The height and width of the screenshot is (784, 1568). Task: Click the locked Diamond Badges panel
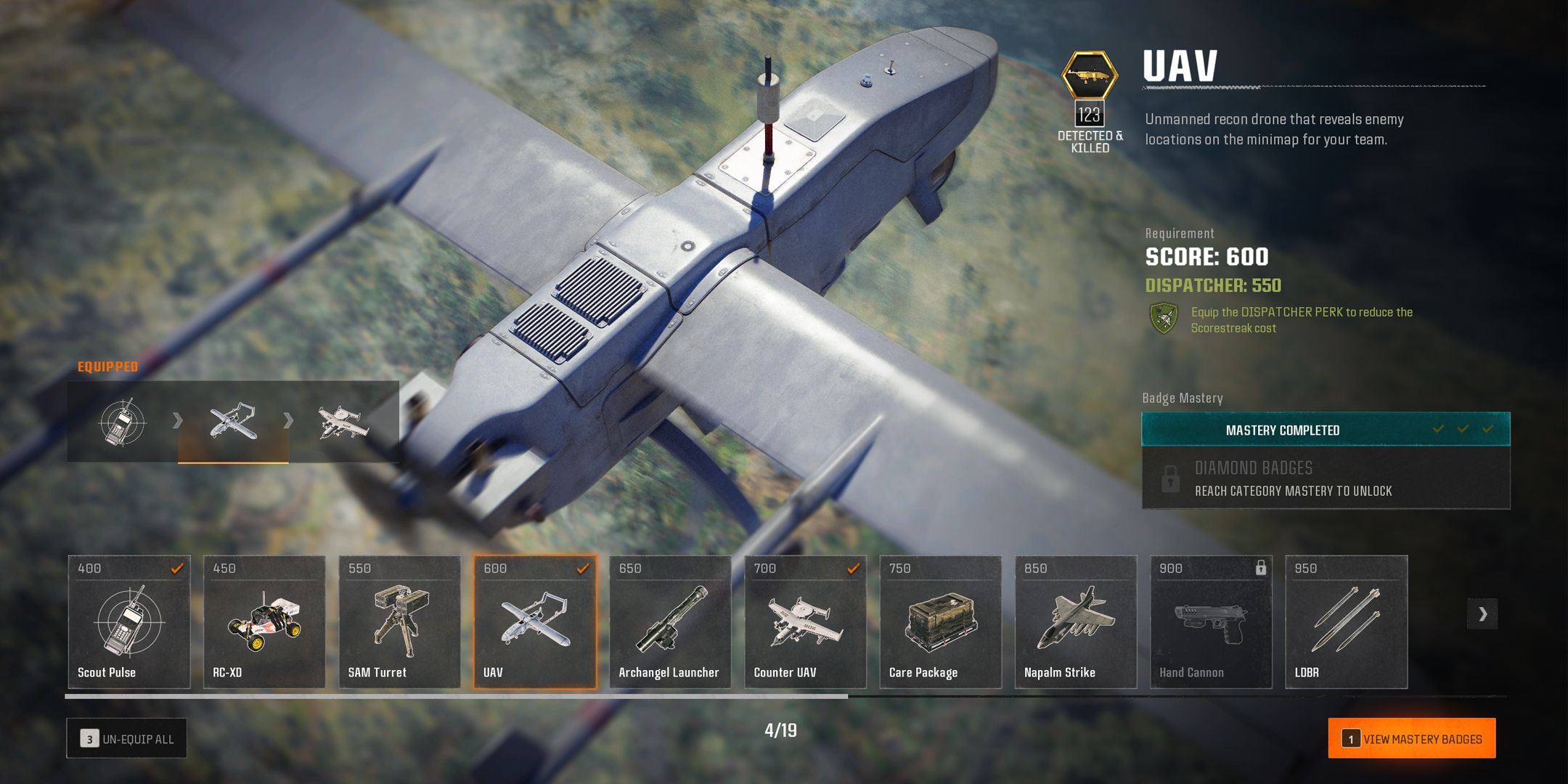(1326, 478)
